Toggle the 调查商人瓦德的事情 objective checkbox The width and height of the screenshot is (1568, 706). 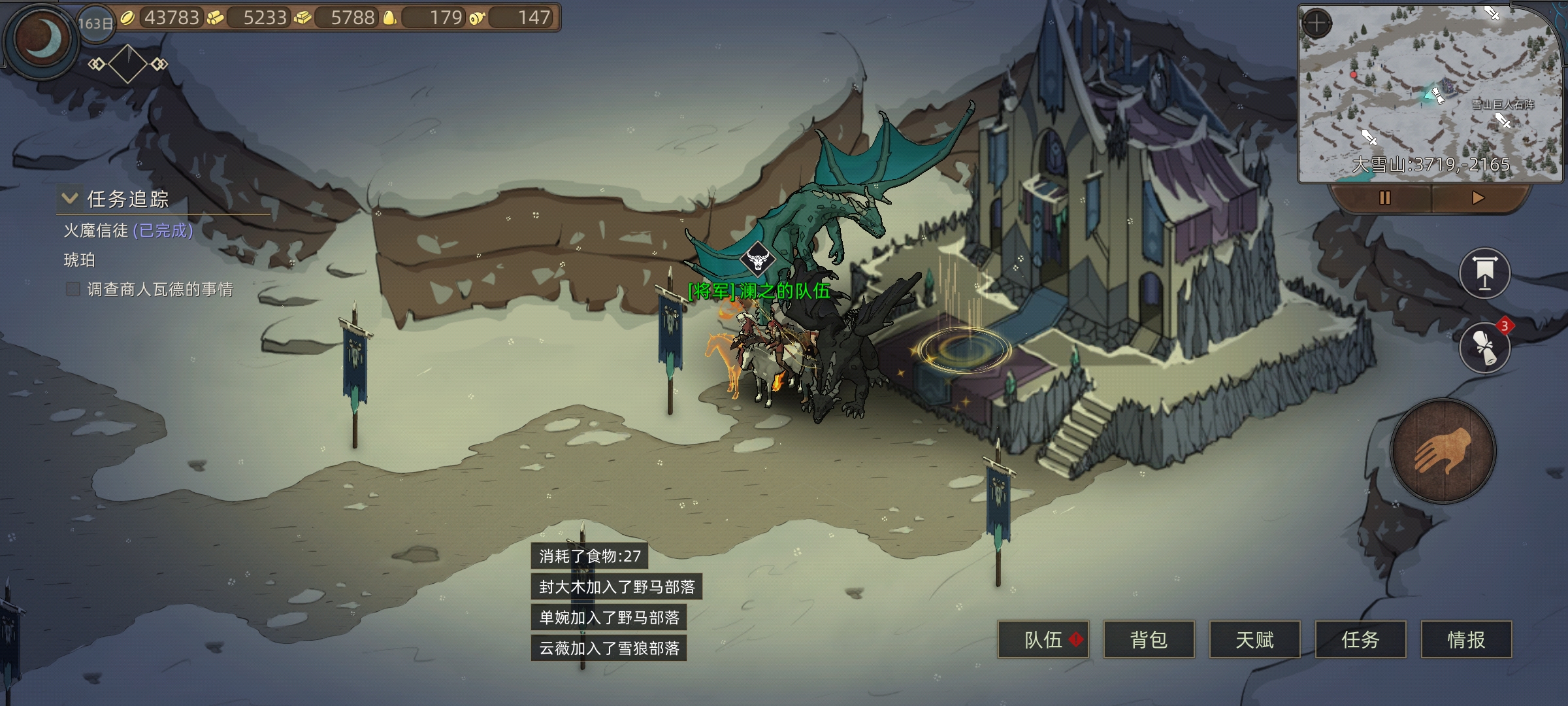click(x=73, y=289)
